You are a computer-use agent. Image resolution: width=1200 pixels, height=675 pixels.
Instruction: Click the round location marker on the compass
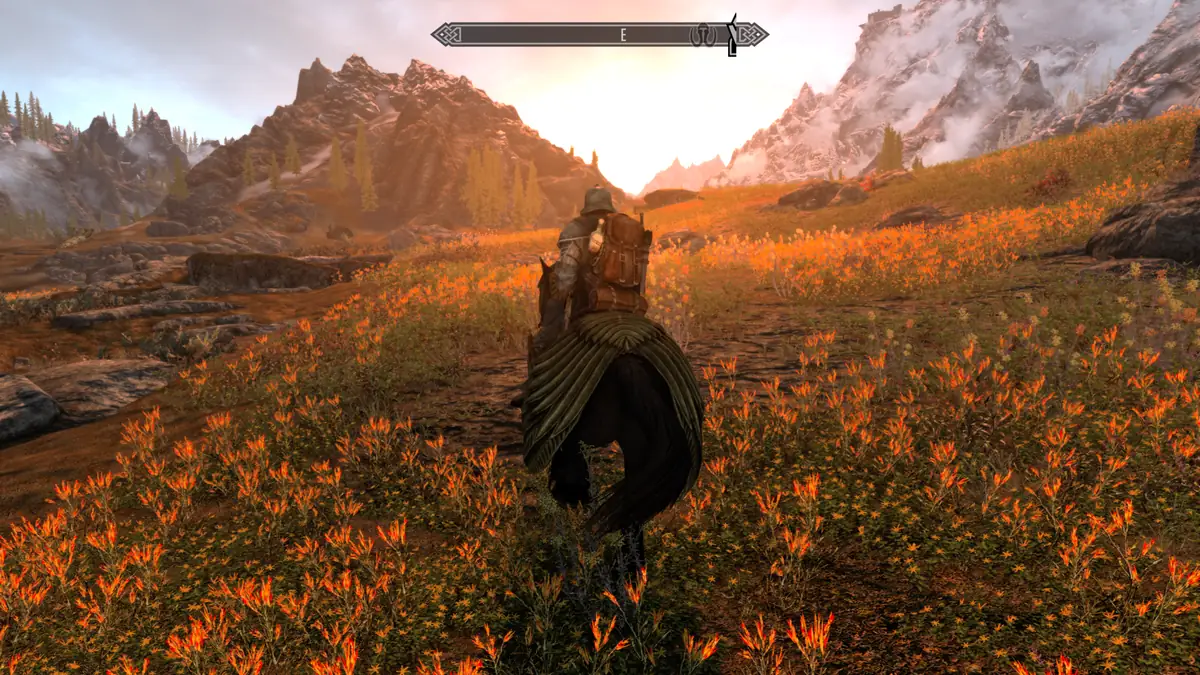pyautogui.click(x=703, y=35)
